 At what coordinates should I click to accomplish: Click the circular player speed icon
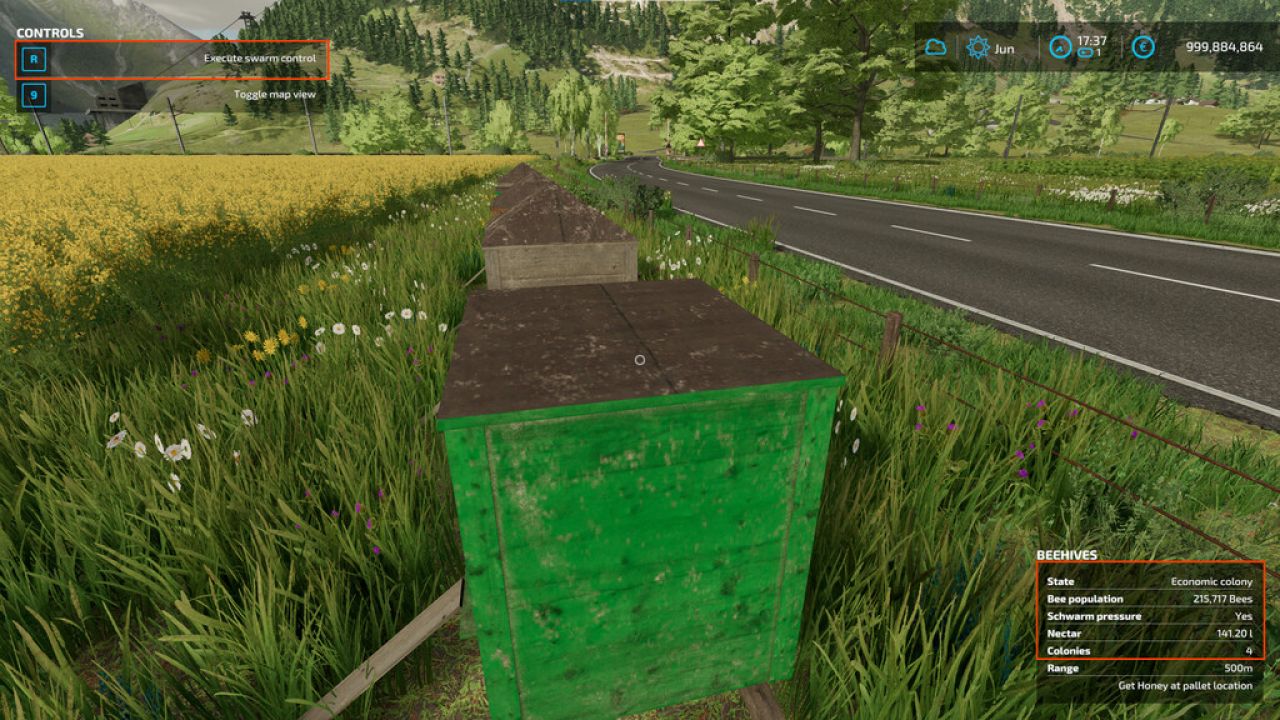tap(1058, 45)
